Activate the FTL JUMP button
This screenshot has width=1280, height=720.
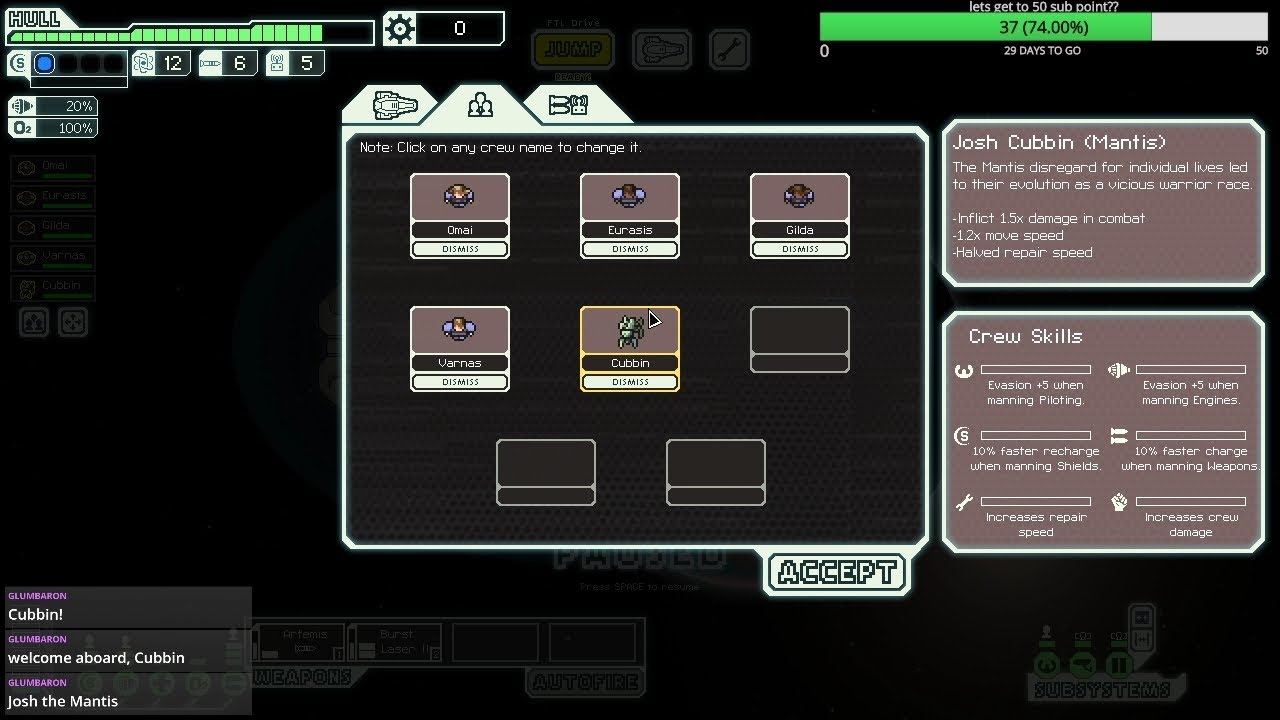coord(573,49)
